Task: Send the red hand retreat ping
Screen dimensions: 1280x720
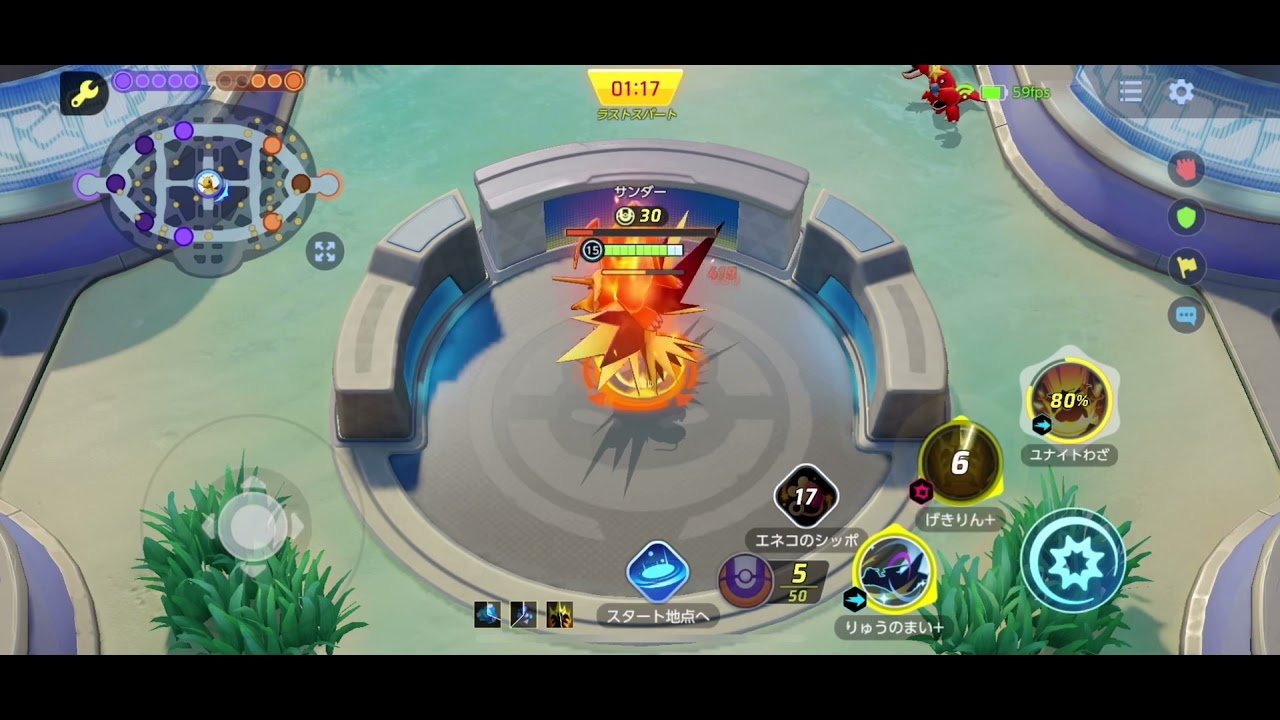Action: click(x=1186, y=170)
